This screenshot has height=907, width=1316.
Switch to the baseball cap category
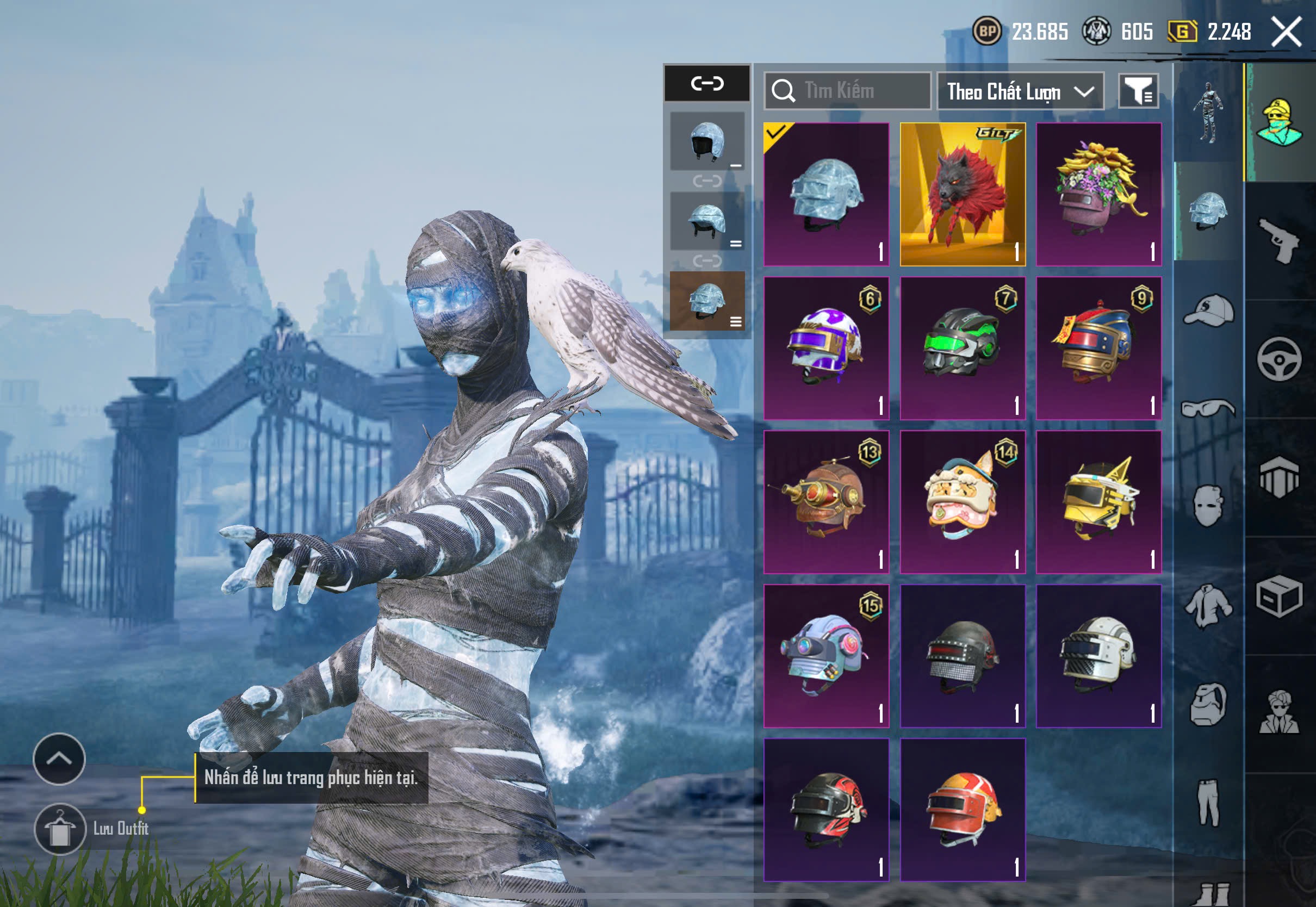click(1209, 310)
